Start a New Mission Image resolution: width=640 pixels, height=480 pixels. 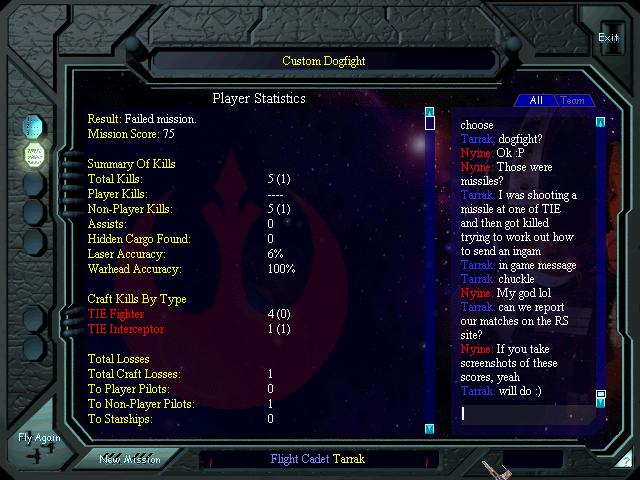(130, 459)
